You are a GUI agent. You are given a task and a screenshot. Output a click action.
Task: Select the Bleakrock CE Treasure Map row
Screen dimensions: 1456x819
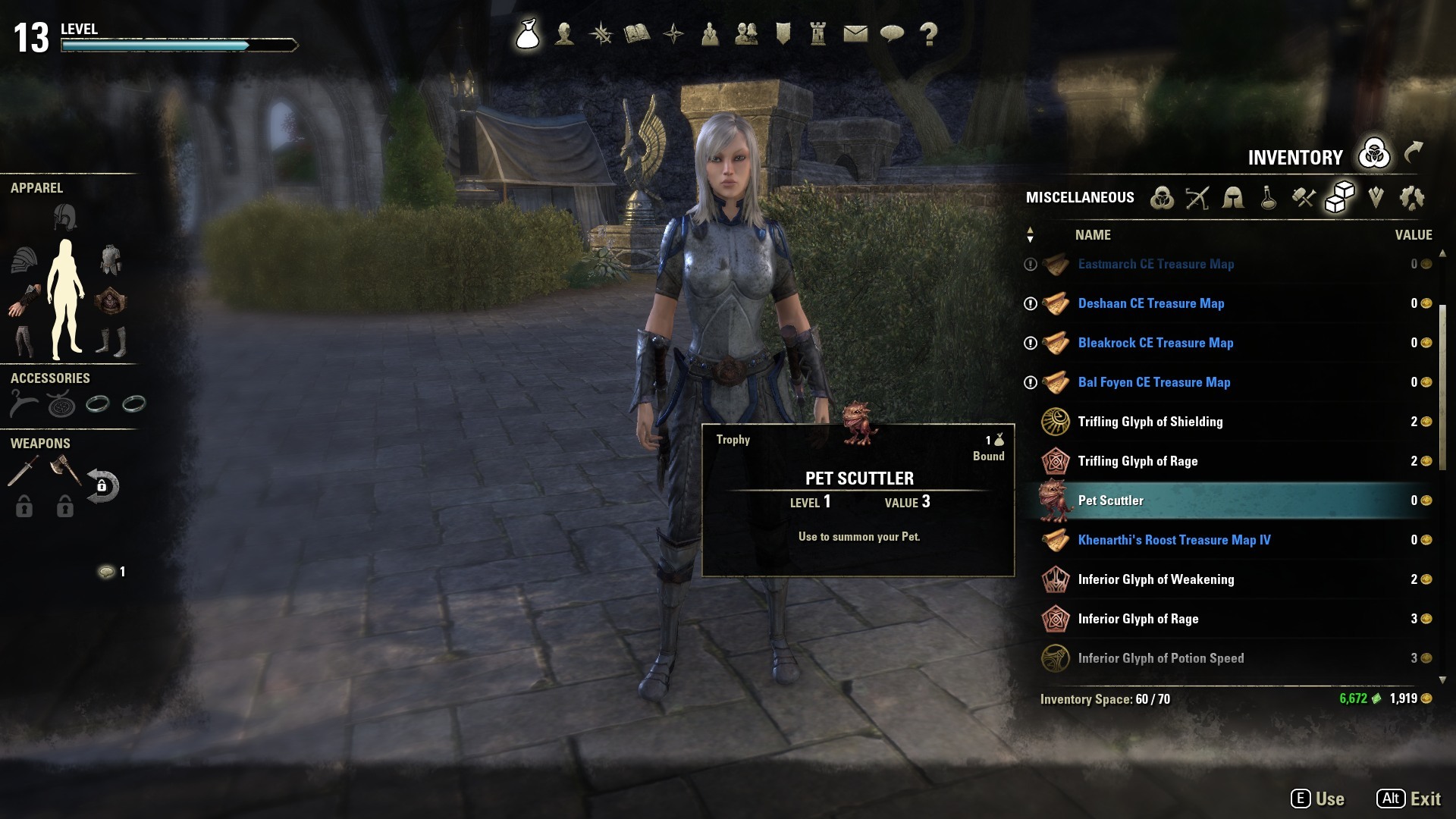1155,343
